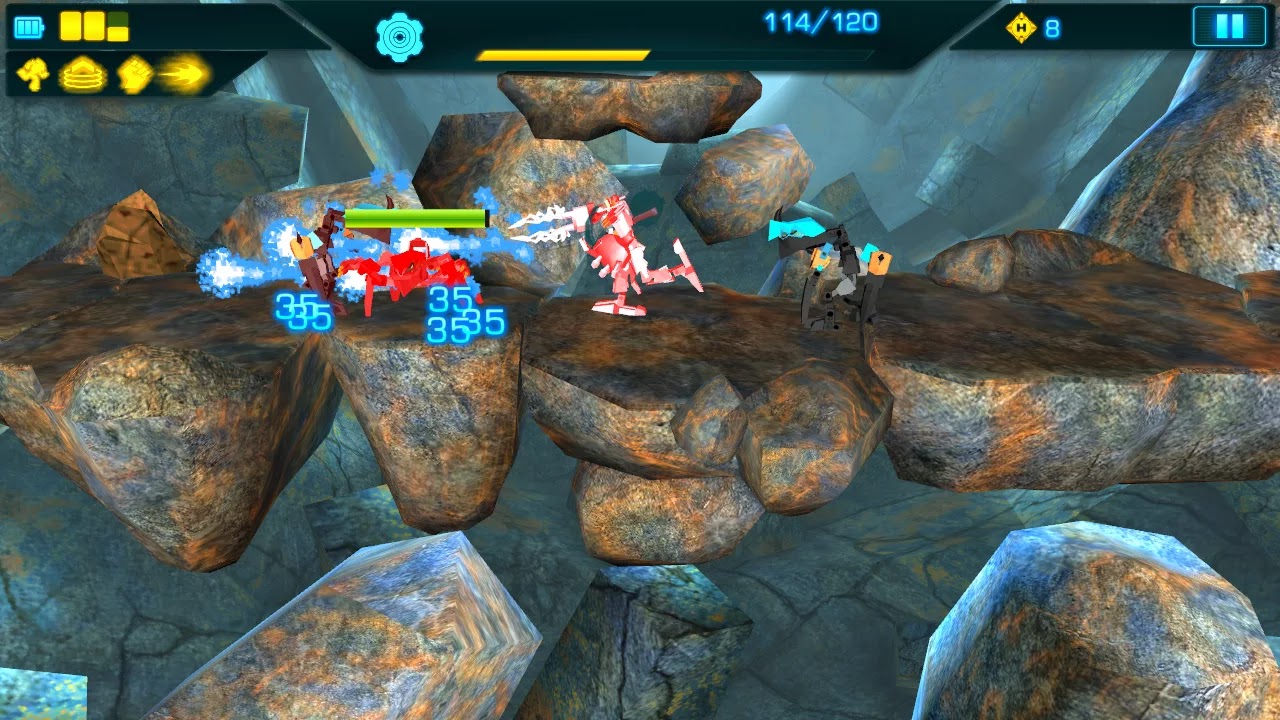Tap the blue battery energy icon

27,27
